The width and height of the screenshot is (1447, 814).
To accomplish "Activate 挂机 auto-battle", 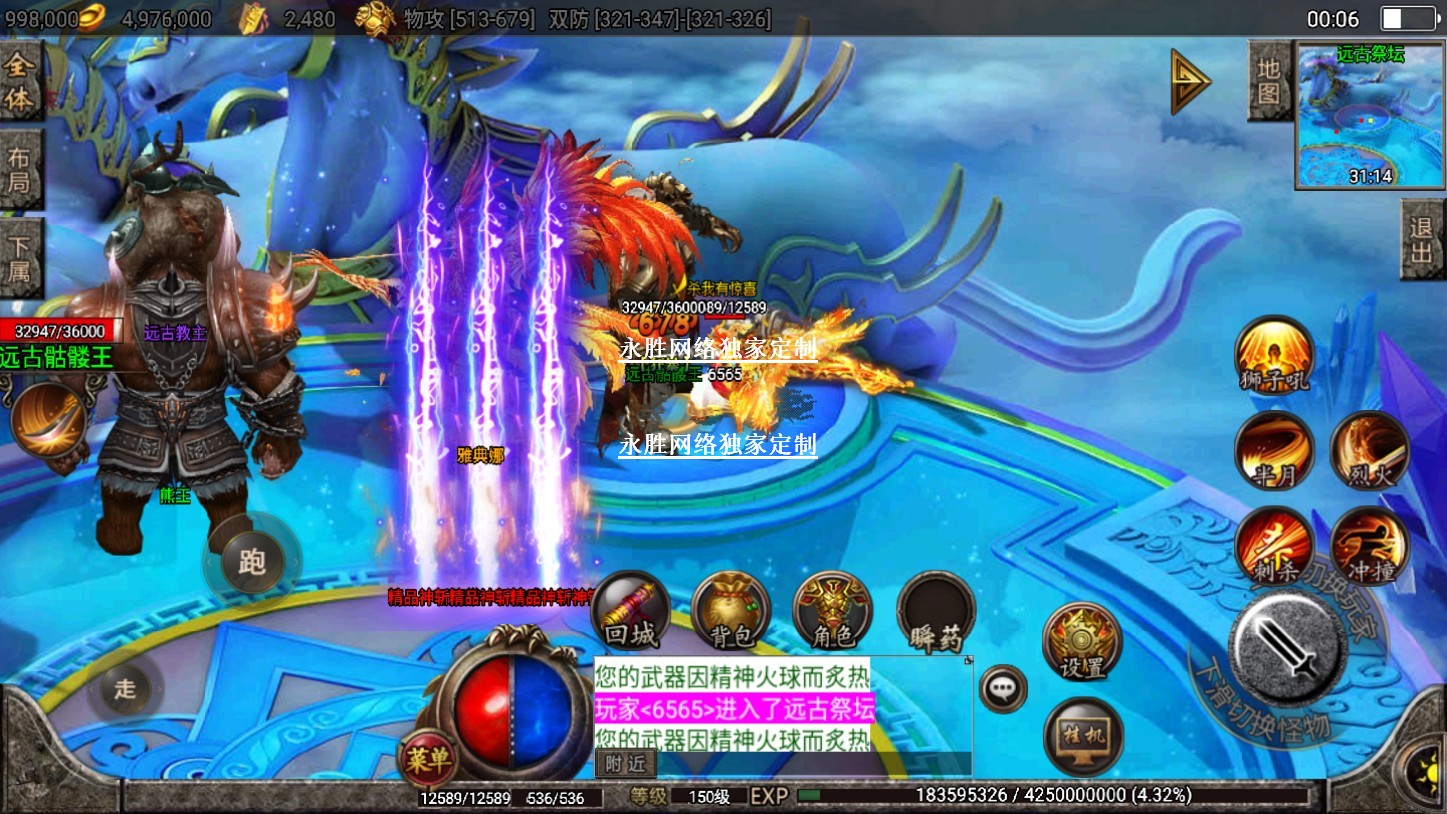I will pyautogui.click(x=1083, y=736).
